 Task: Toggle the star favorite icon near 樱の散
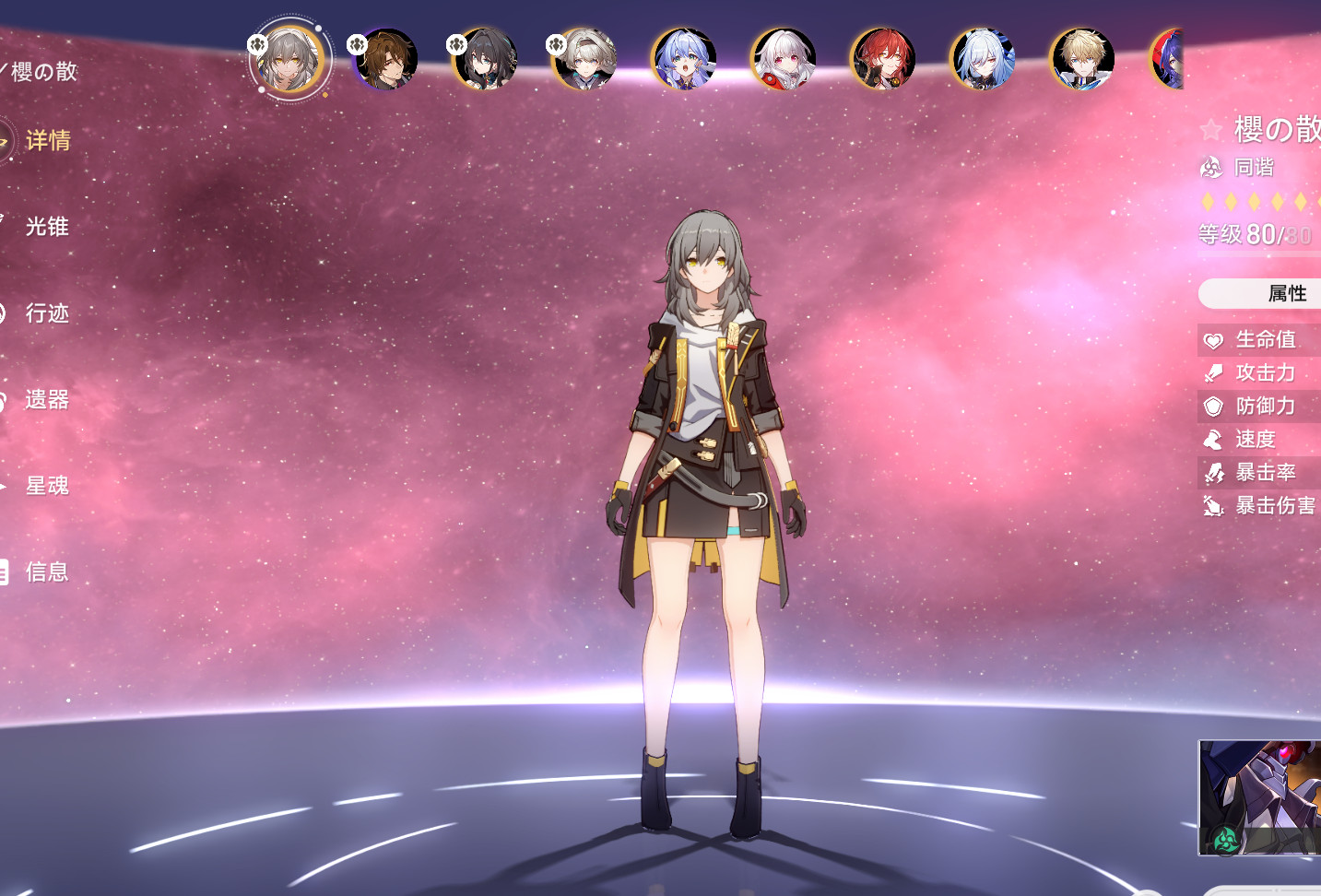click(x=1210, y=130)
